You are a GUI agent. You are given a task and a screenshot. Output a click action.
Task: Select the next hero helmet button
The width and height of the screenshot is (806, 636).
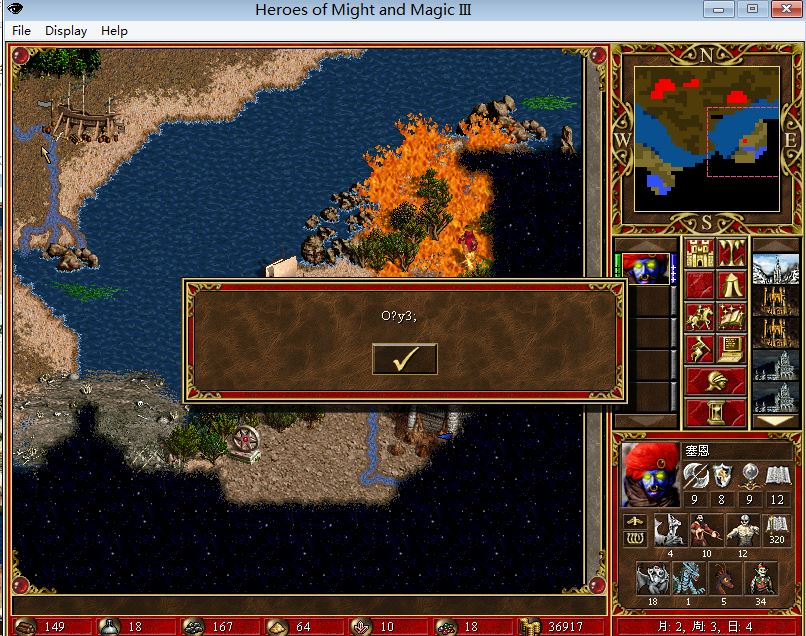click(715, 381)
